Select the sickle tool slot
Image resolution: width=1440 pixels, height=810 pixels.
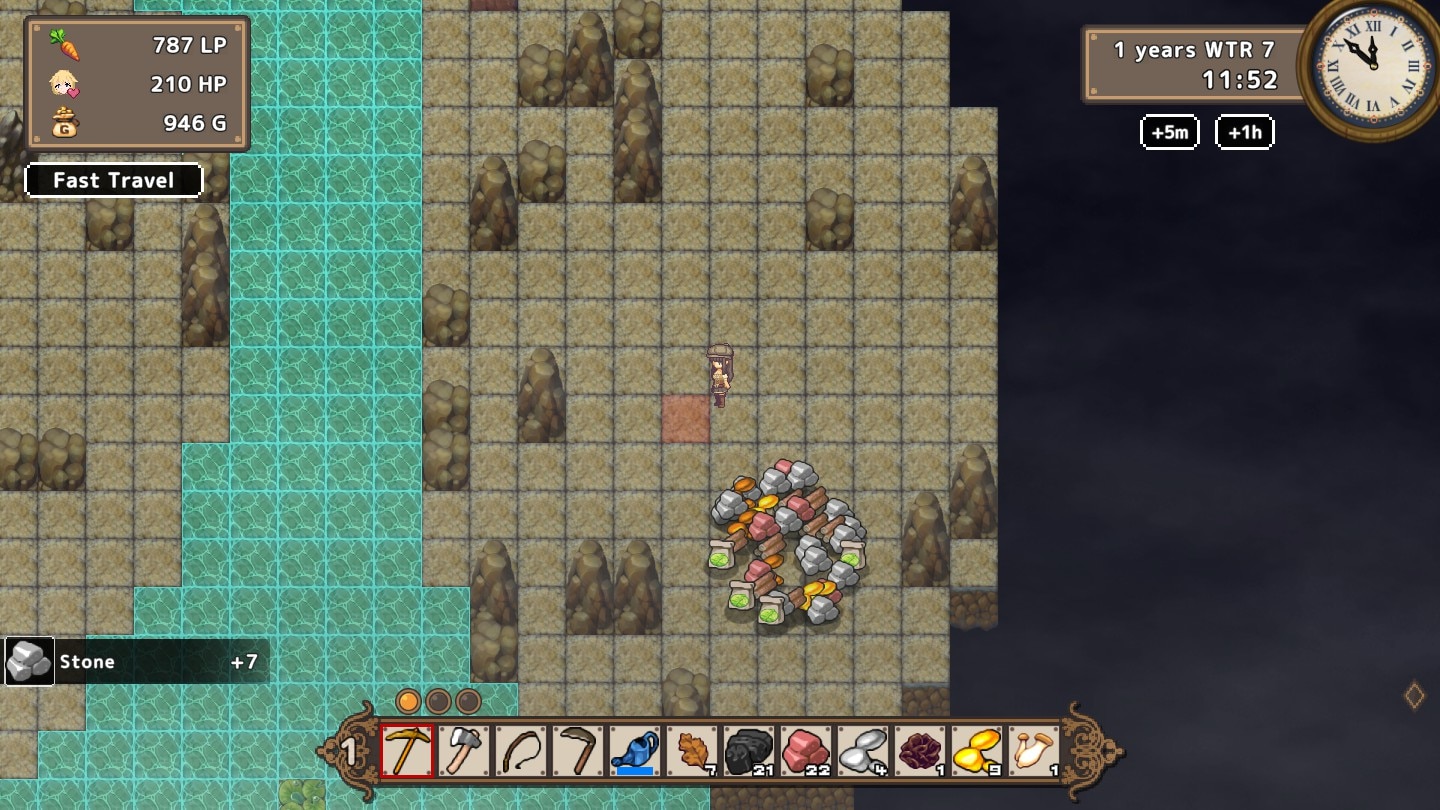coord(578,750)
